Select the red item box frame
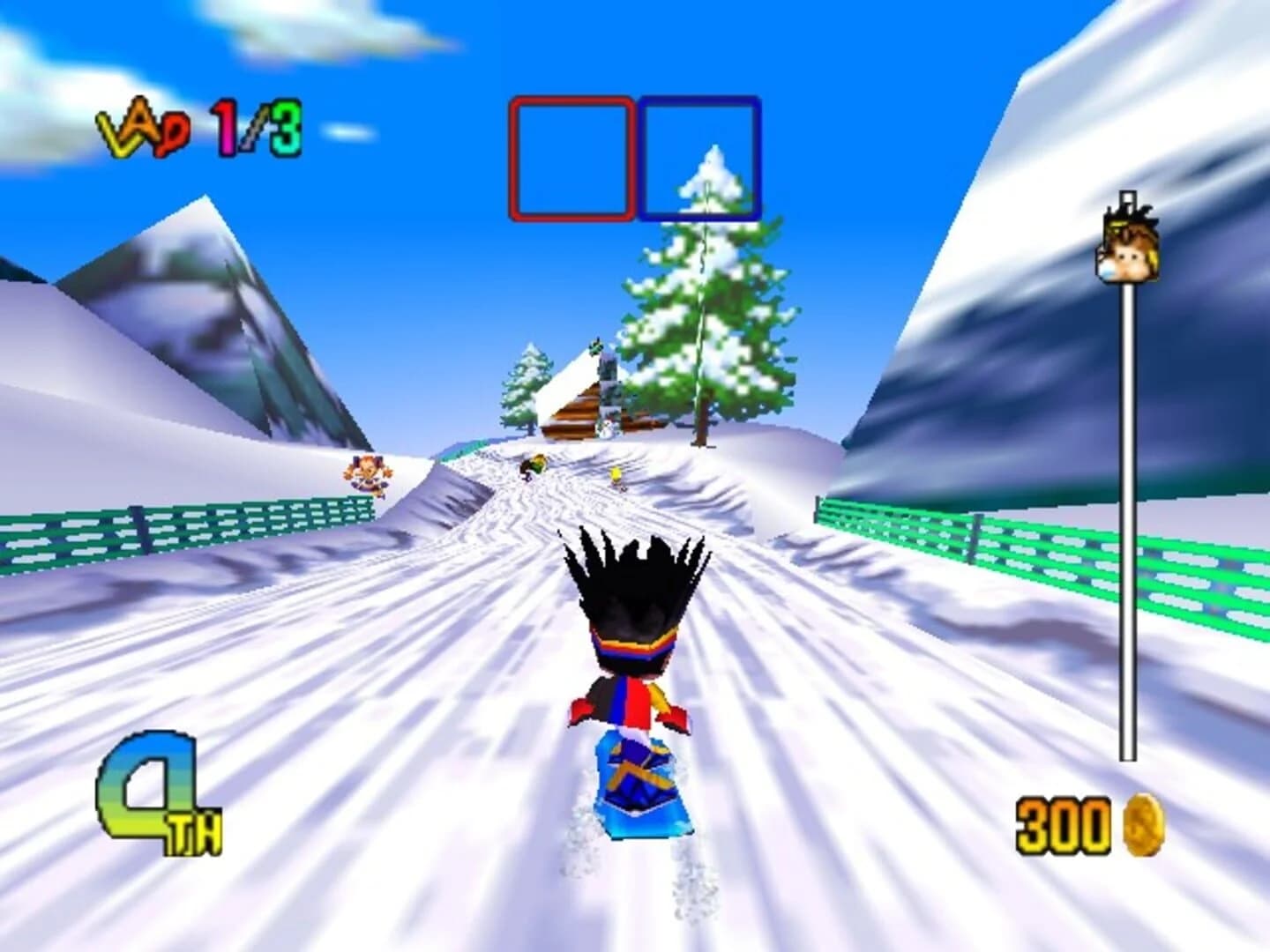The image size is (1270, 952). coord(571,159)
